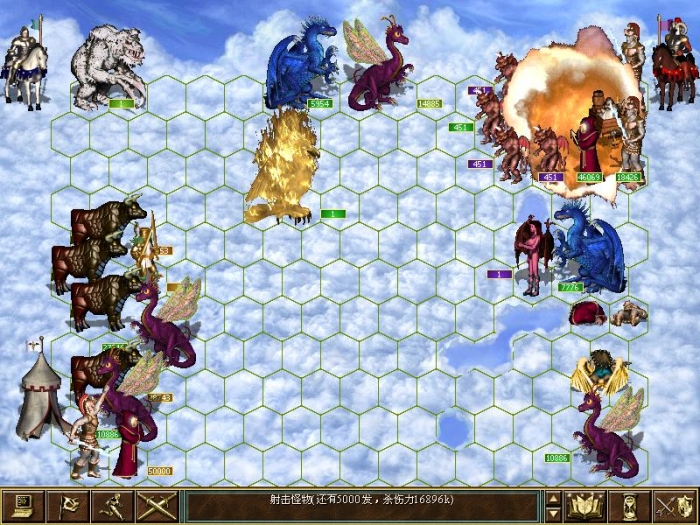Wait using the hourglass button

(629, 506)
